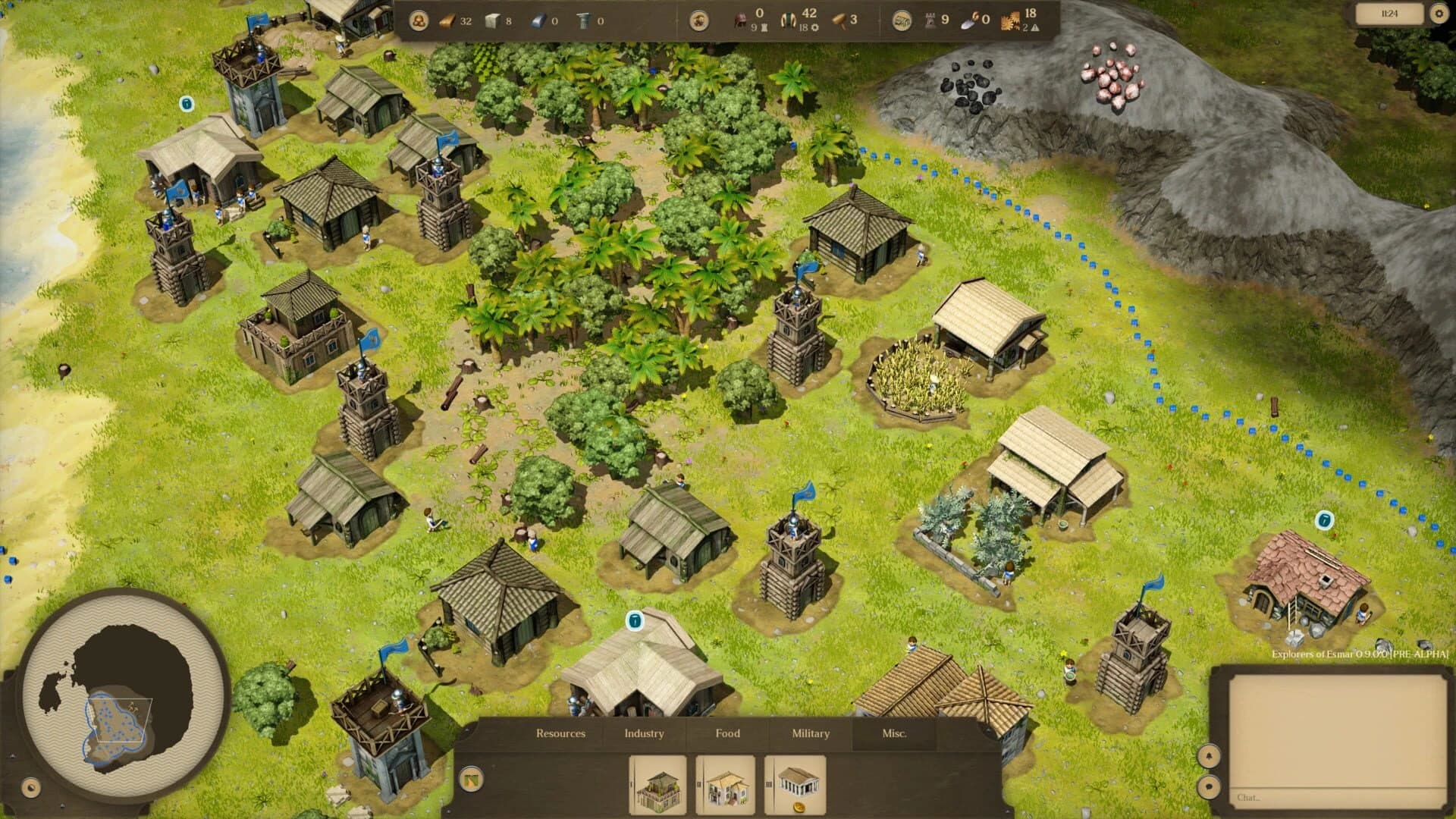
Task: Open the population helmet-head round icon
Action: [699, 21]
